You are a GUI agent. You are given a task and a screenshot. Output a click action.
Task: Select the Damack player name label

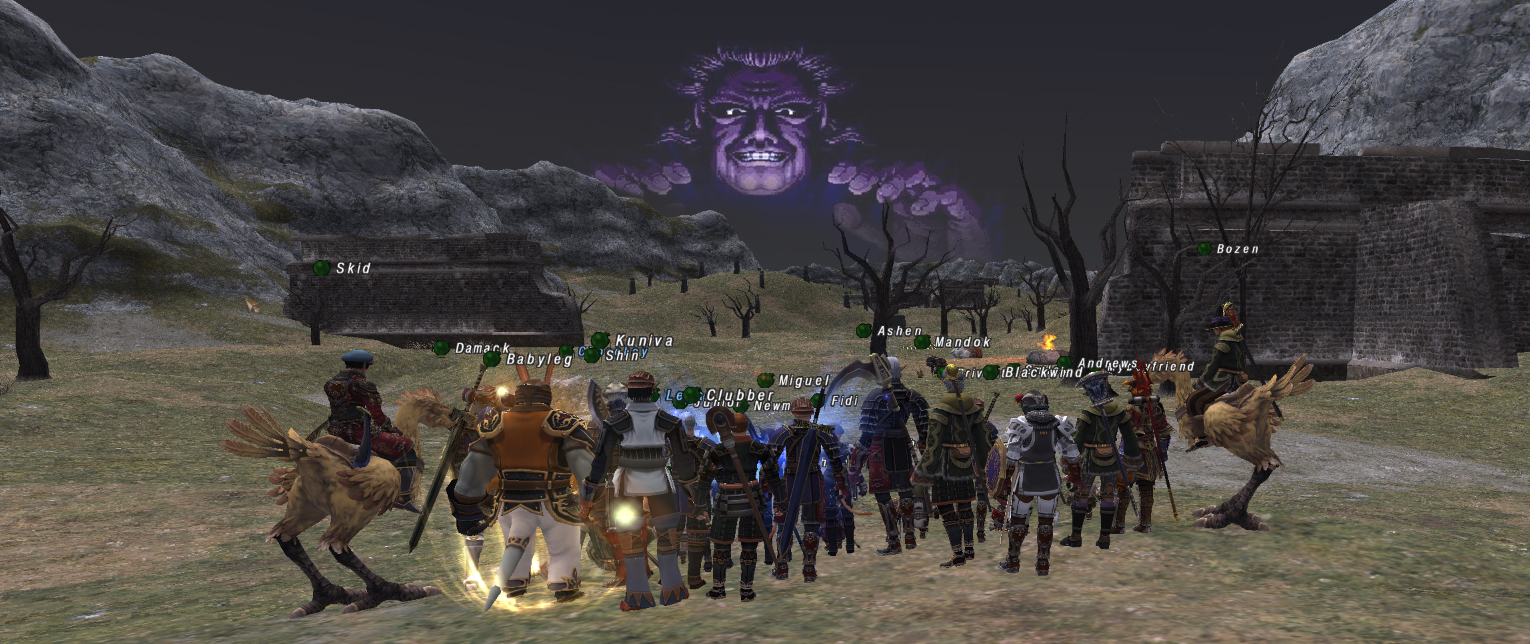pyautogui.click(x=482, y=348)
